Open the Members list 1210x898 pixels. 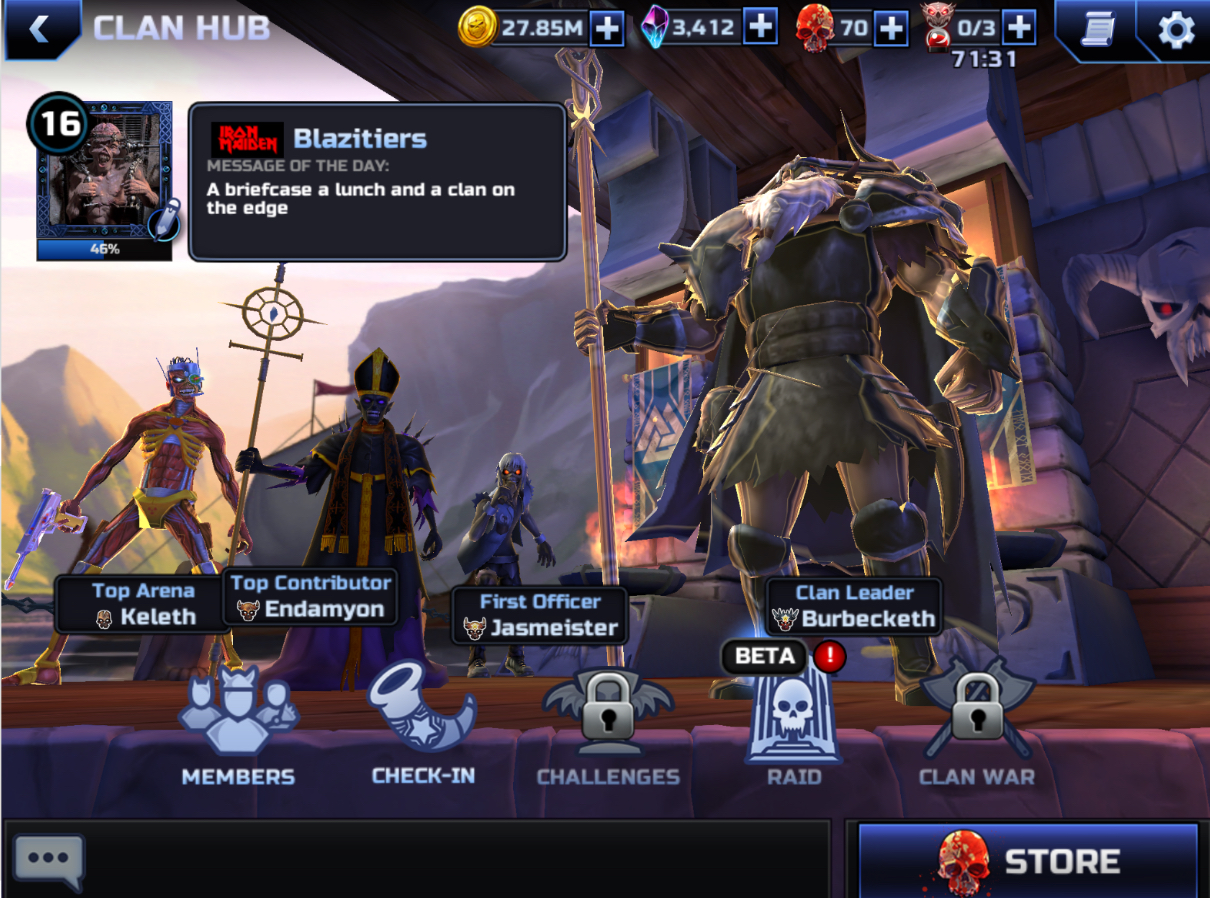pyautogui.click(x=238, y=729)
